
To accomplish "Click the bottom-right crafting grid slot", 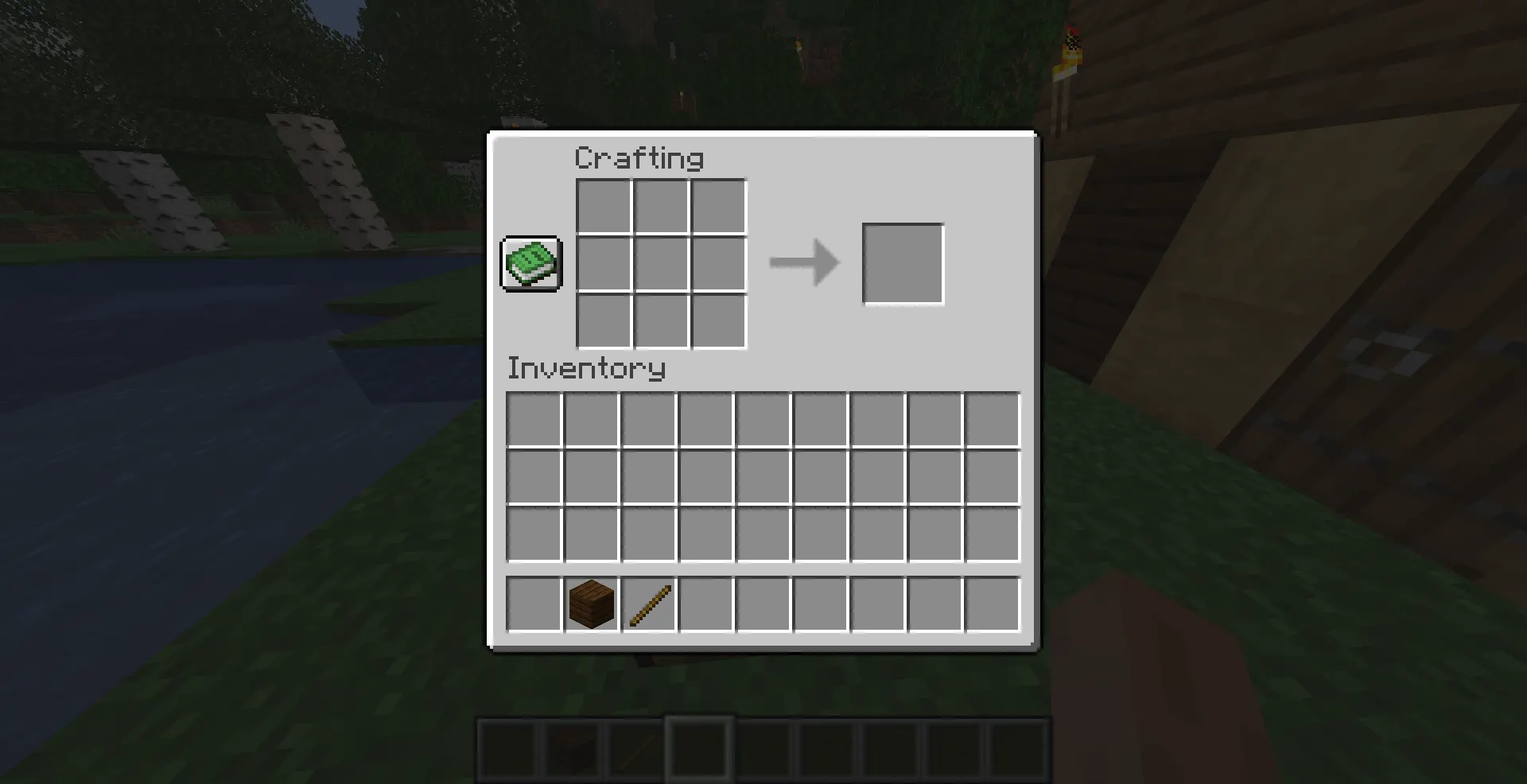I will coord(717,320).
